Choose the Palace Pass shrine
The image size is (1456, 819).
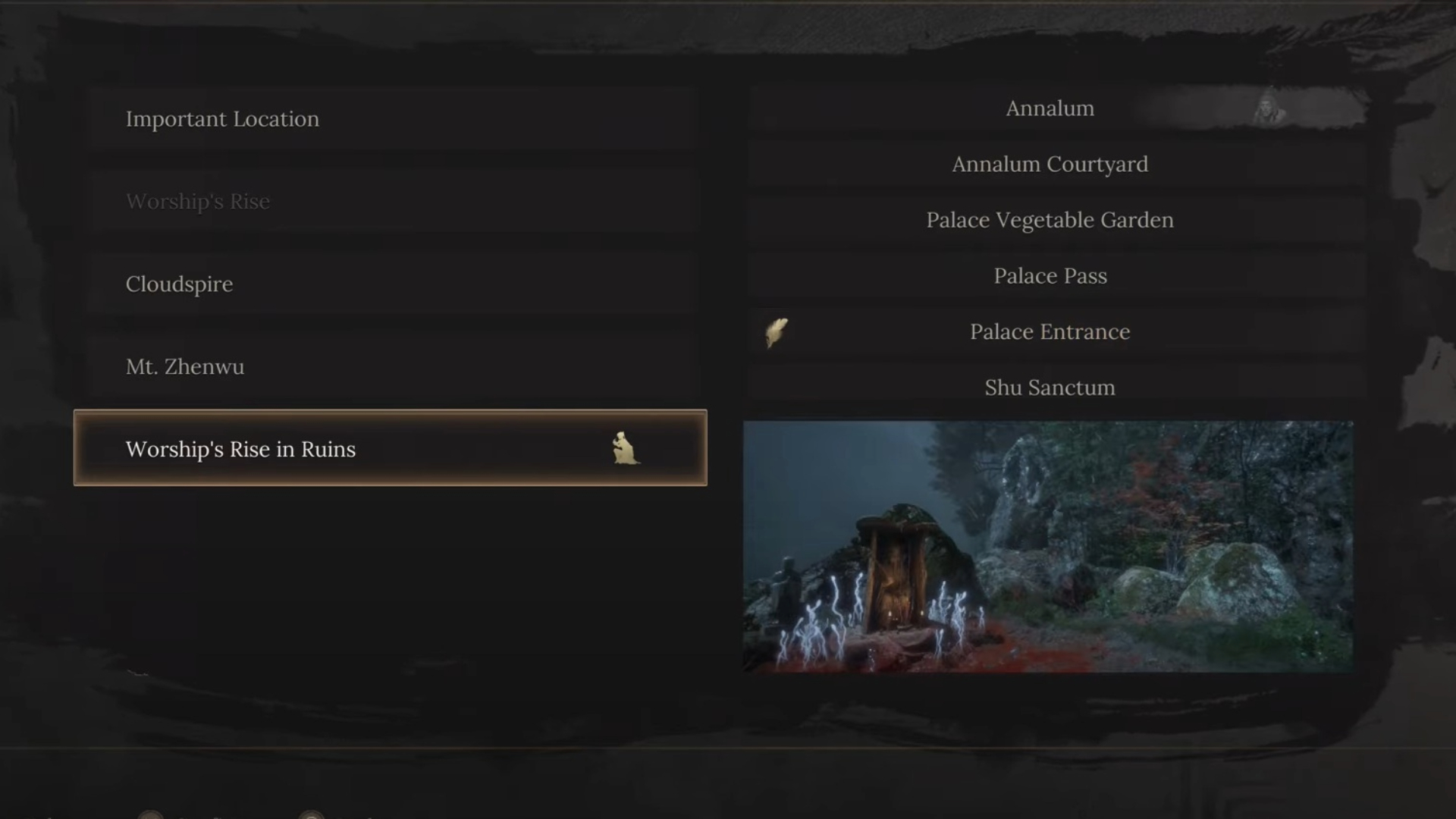(x=1050, y=276)
